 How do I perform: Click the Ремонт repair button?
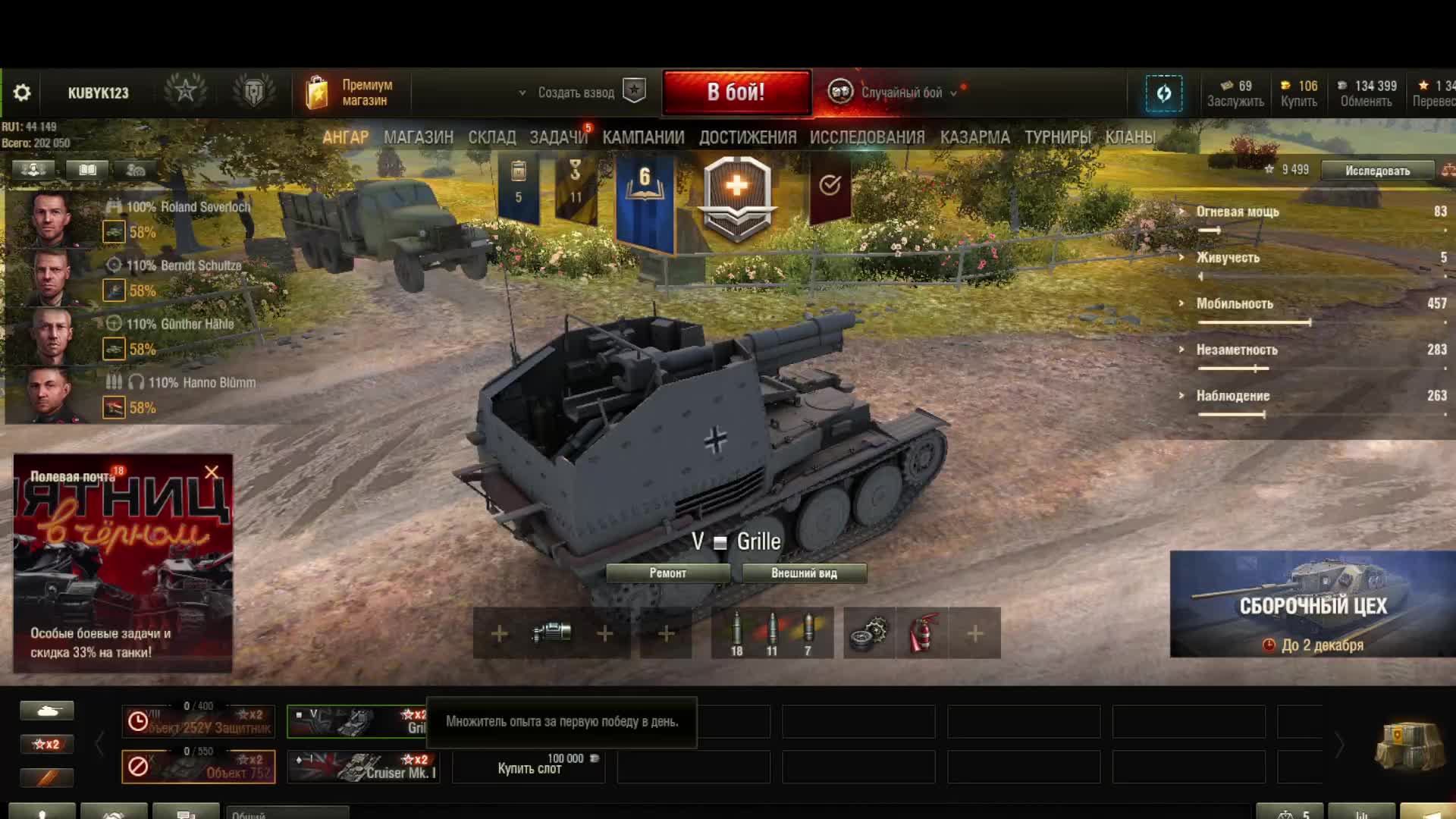[x=667, y=573]
